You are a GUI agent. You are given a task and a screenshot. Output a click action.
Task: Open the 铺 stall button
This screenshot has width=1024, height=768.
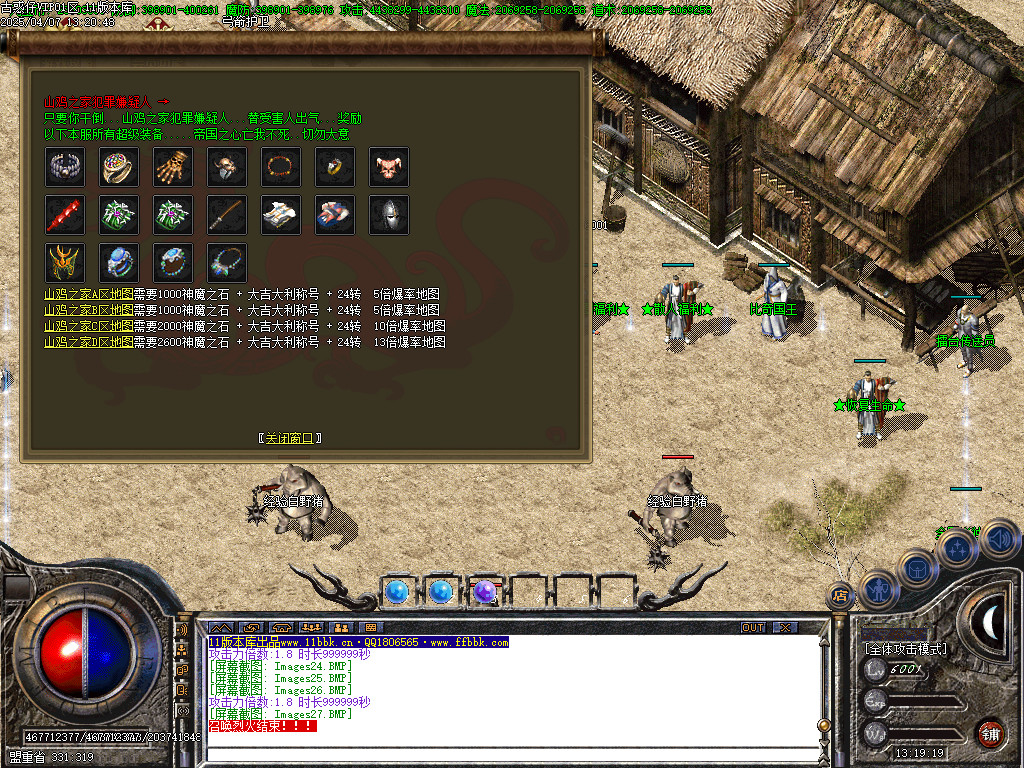990,733
